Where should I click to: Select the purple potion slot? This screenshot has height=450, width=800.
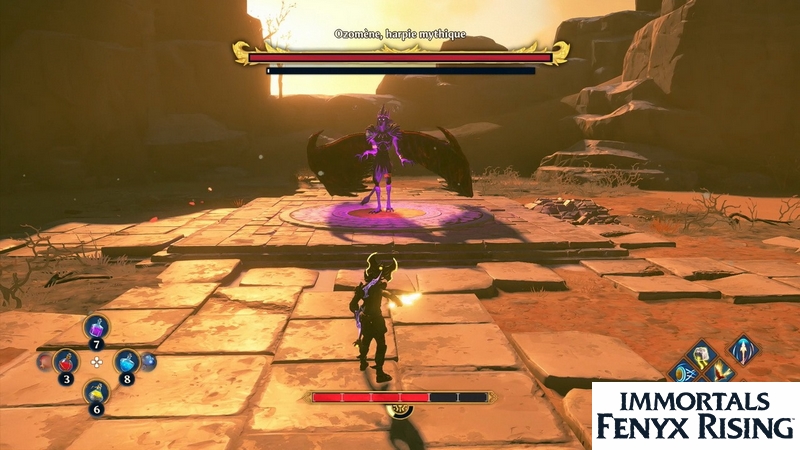[x=97, y=328]
